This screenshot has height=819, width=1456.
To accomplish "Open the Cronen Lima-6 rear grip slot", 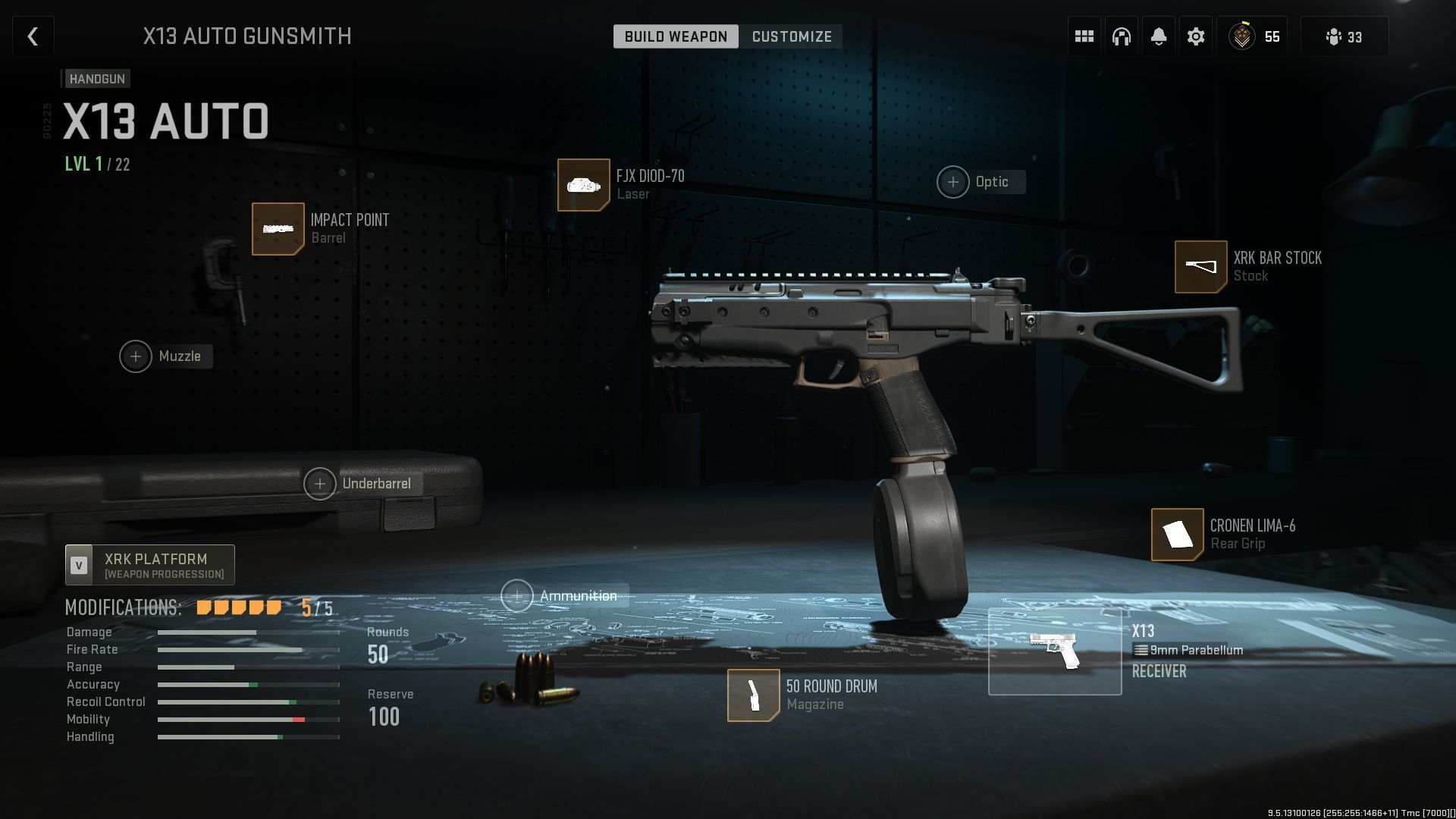I will coord(1177,535).
